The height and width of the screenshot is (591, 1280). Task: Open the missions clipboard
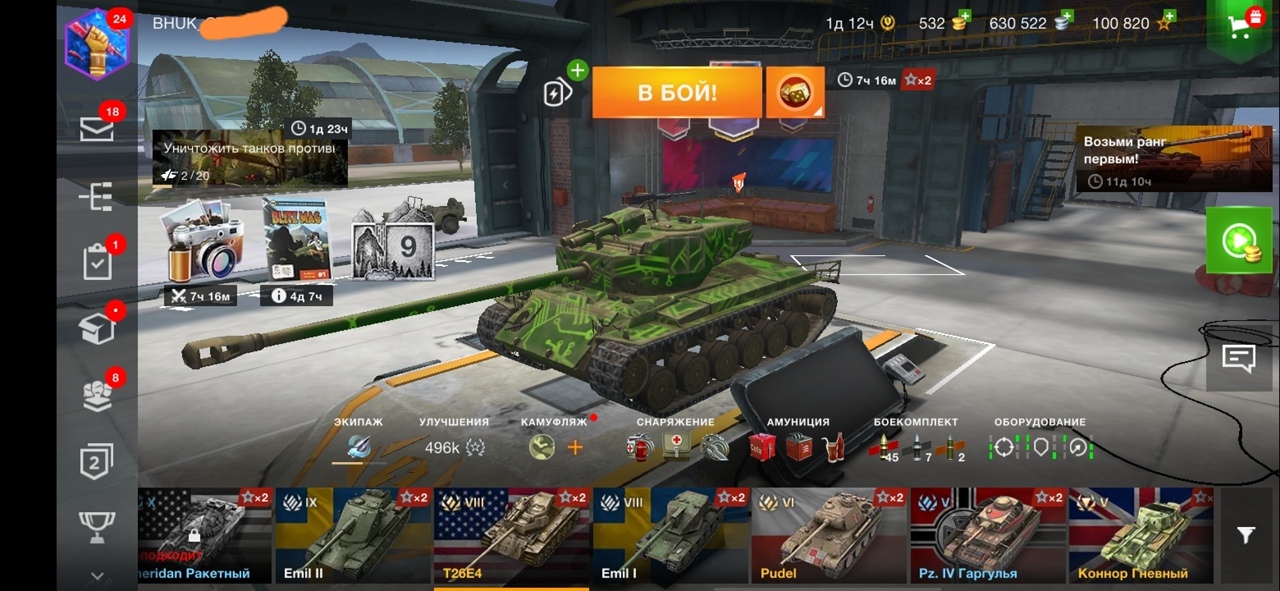point(97,262)
